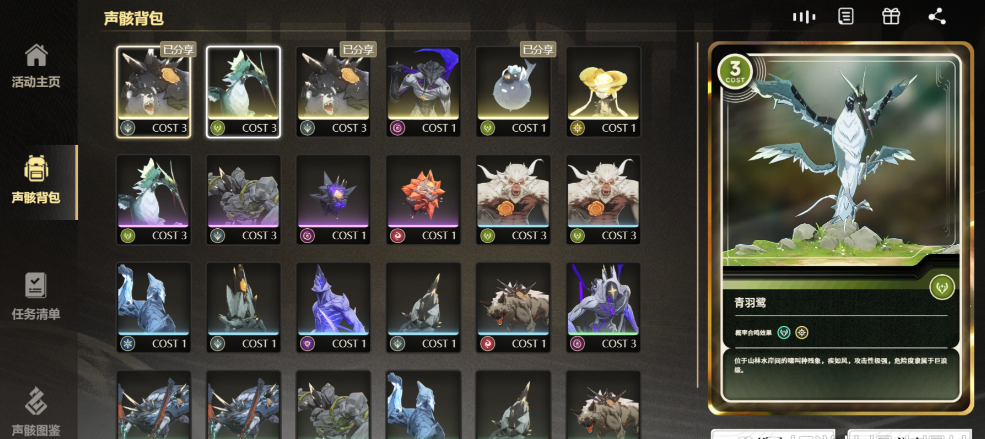Choose the yellow flower echo card

(603, 91)
